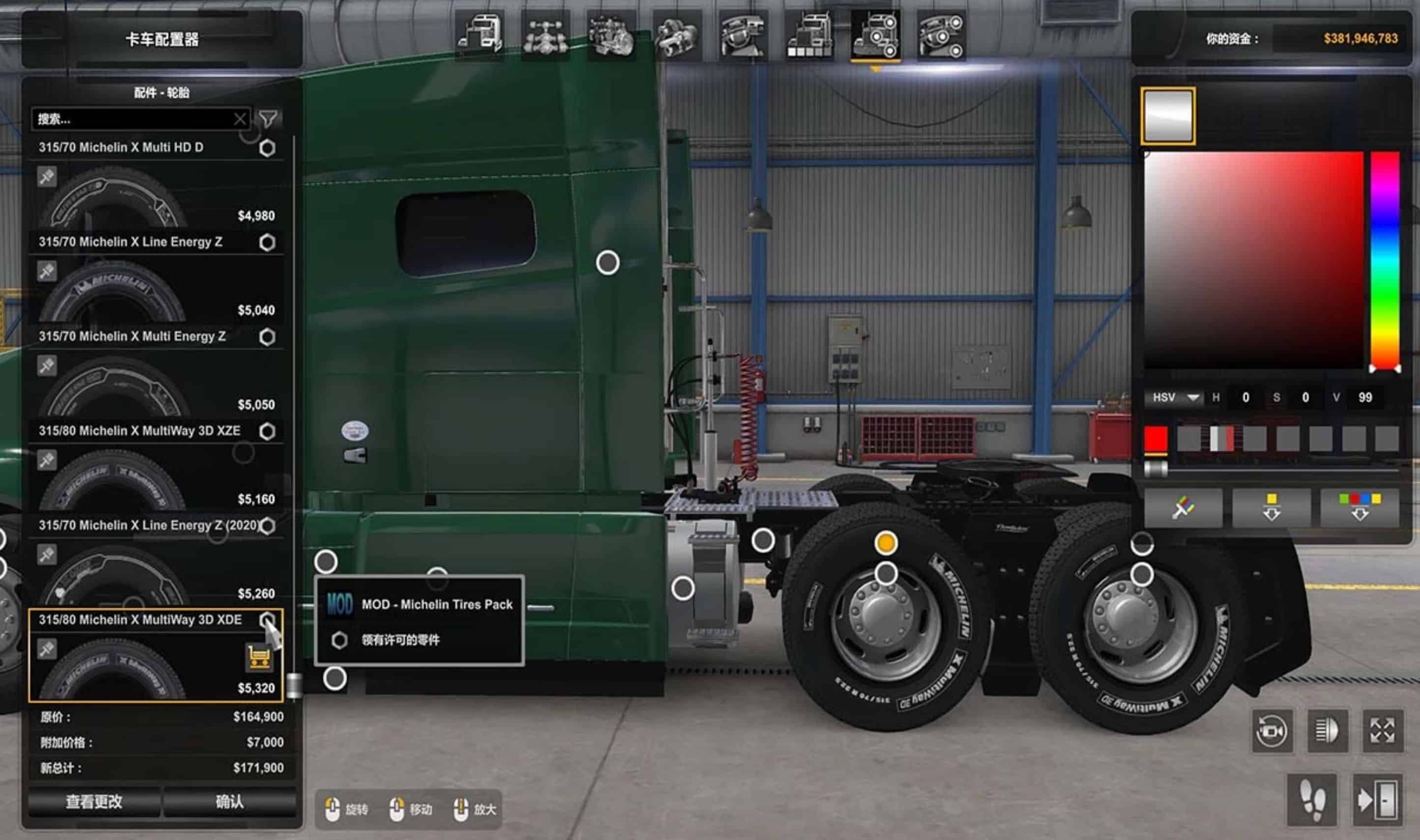1420x840 pixels.
Task: Reset the camera view
Action: coord(1272,731)
